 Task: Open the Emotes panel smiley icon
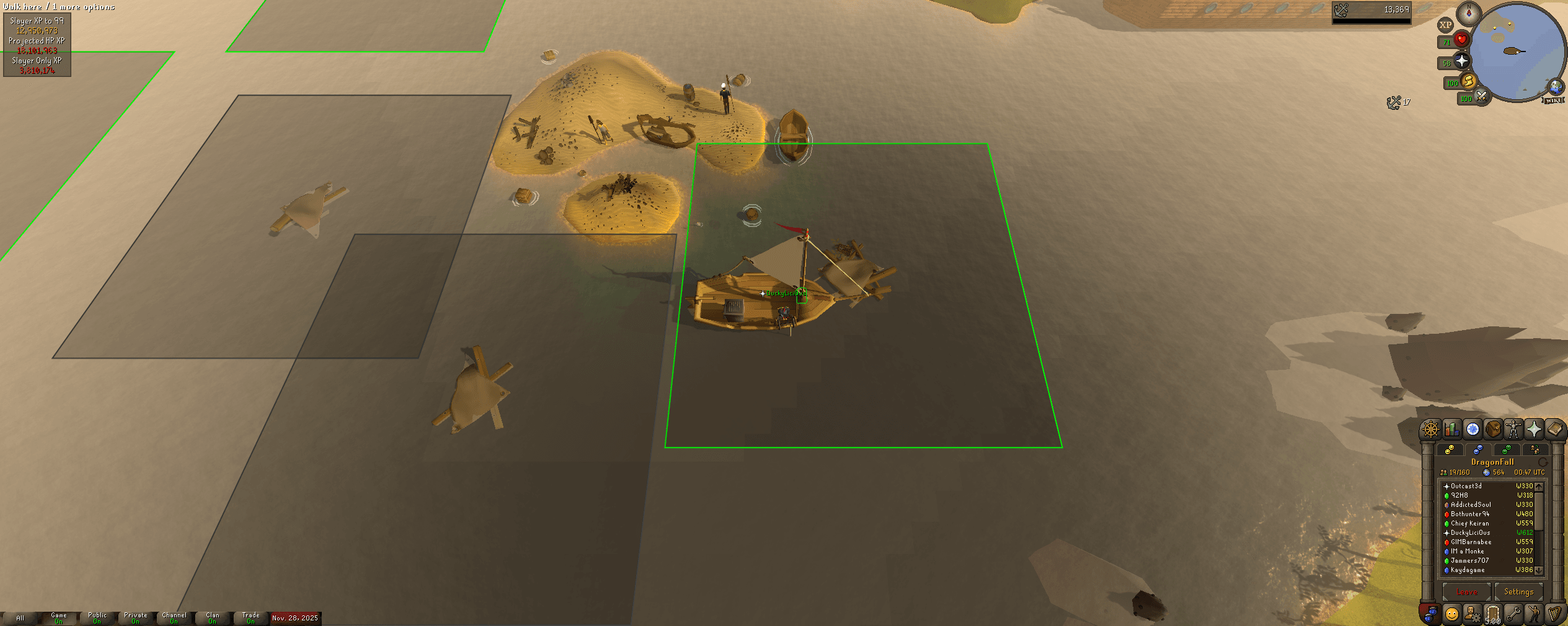coord(1451,614)
